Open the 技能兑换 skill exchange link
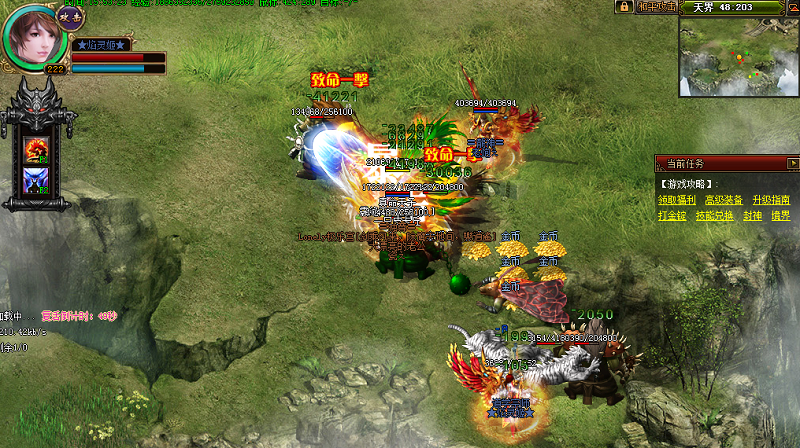 (x=715, y=216)
